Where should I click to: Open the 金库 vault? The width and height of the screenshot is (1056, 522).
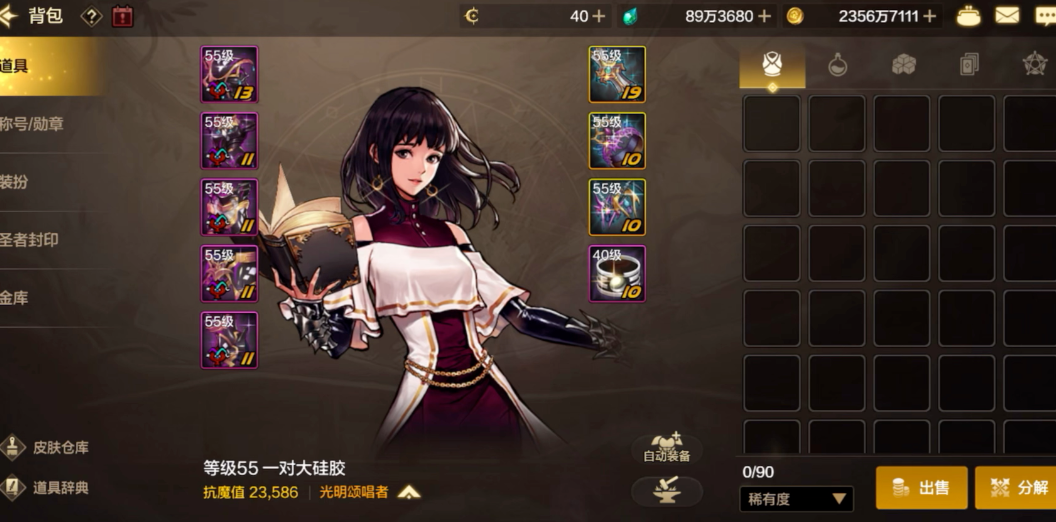pyautogui.click(x=14, y=298)
